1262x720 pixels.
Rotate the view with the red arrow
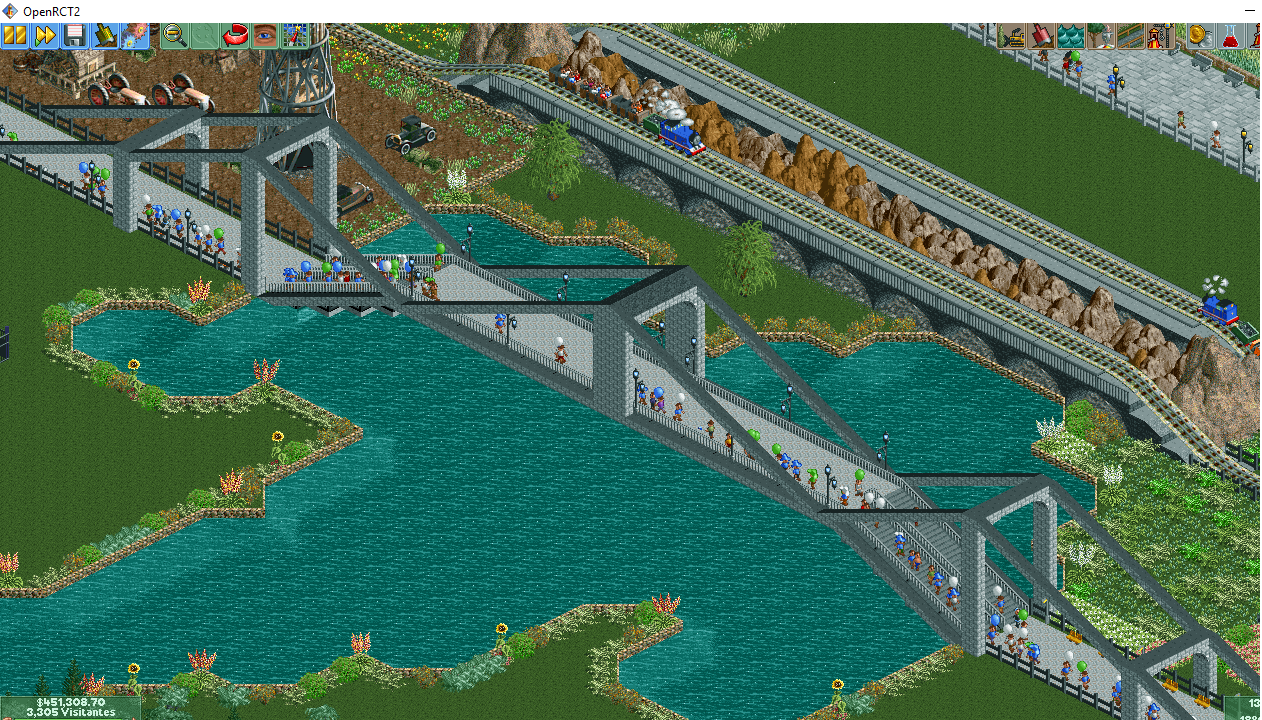click(235, 36)
